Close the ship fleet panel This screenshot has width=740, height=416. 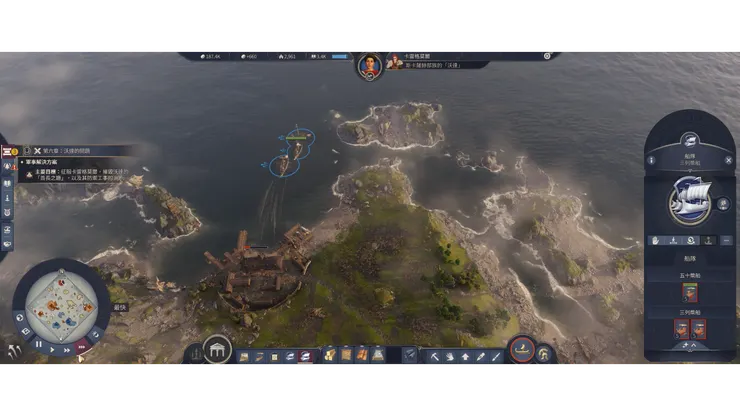[729, 160]
